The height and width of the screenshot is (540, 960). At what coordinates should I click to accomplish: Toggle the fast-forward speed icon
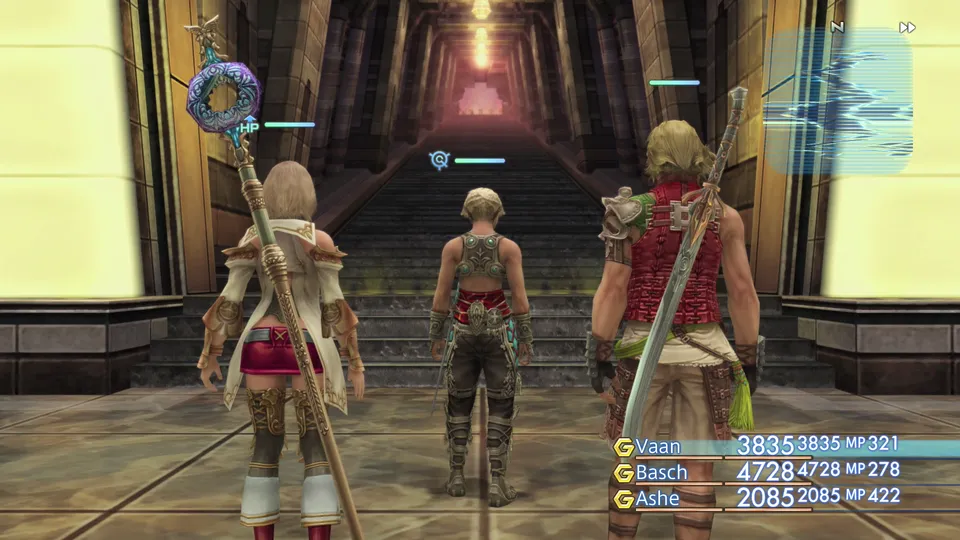[x=907, y=27]
